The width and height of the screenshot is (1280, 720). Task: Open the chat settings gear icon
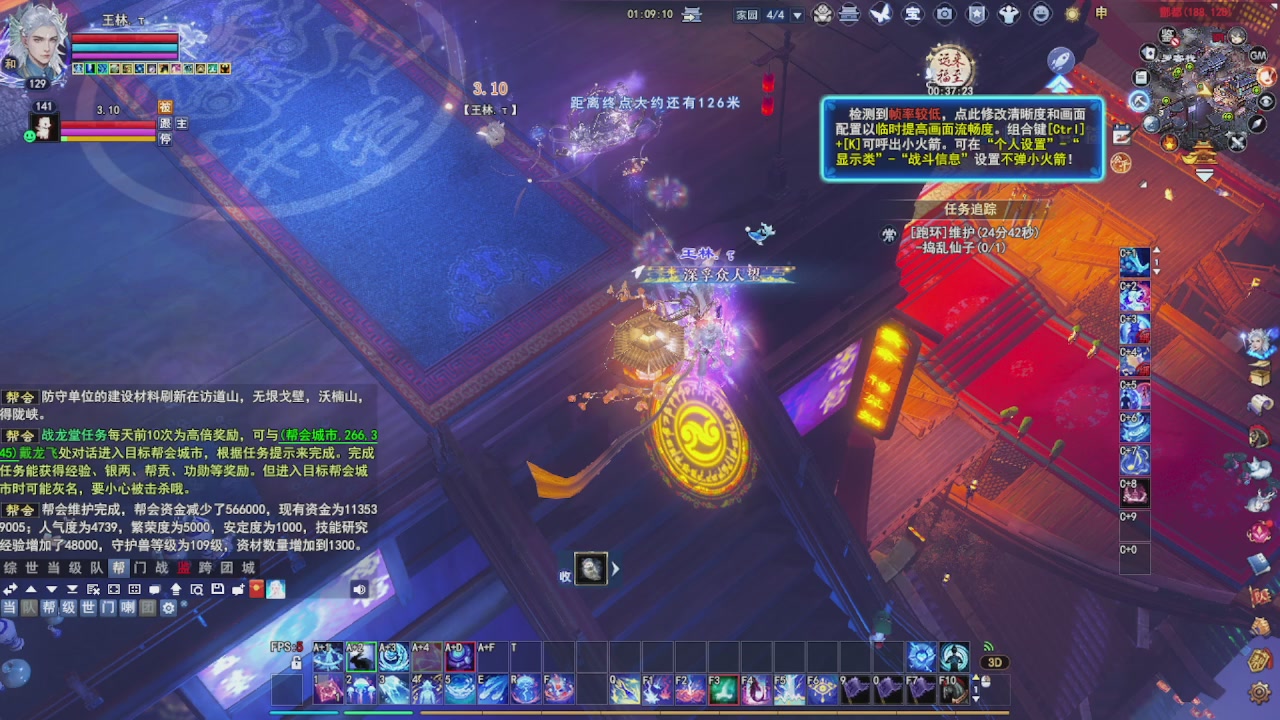click(x=168, y=608)
